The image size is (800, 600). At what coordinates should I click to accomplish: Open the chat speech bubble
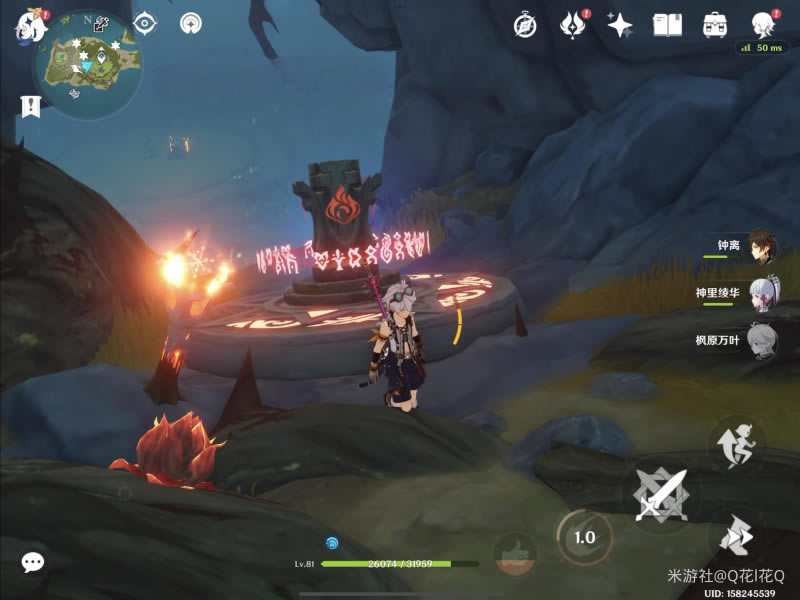tap(33, 562)
